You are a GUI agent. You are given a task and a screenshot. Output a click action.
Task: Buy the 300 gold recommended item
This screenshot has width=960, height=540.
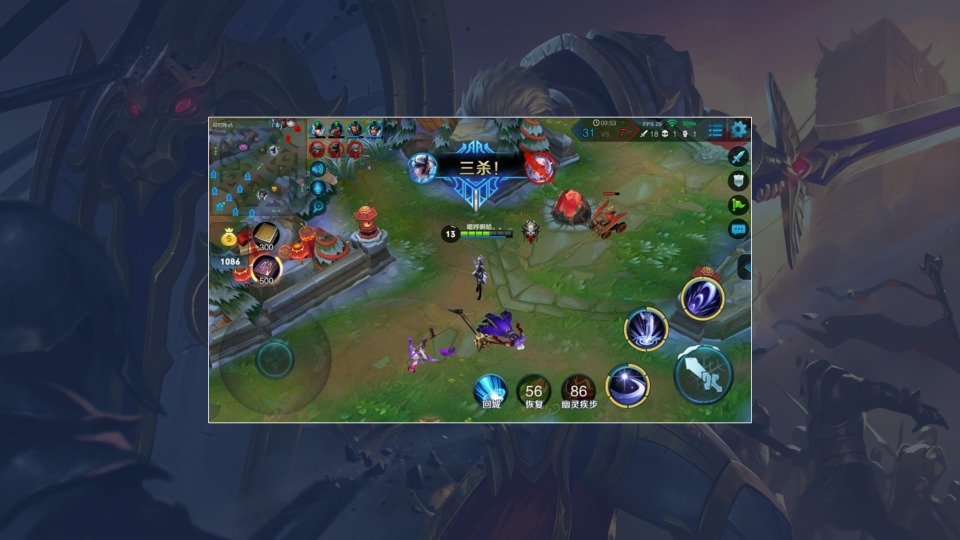coord(266,235)
